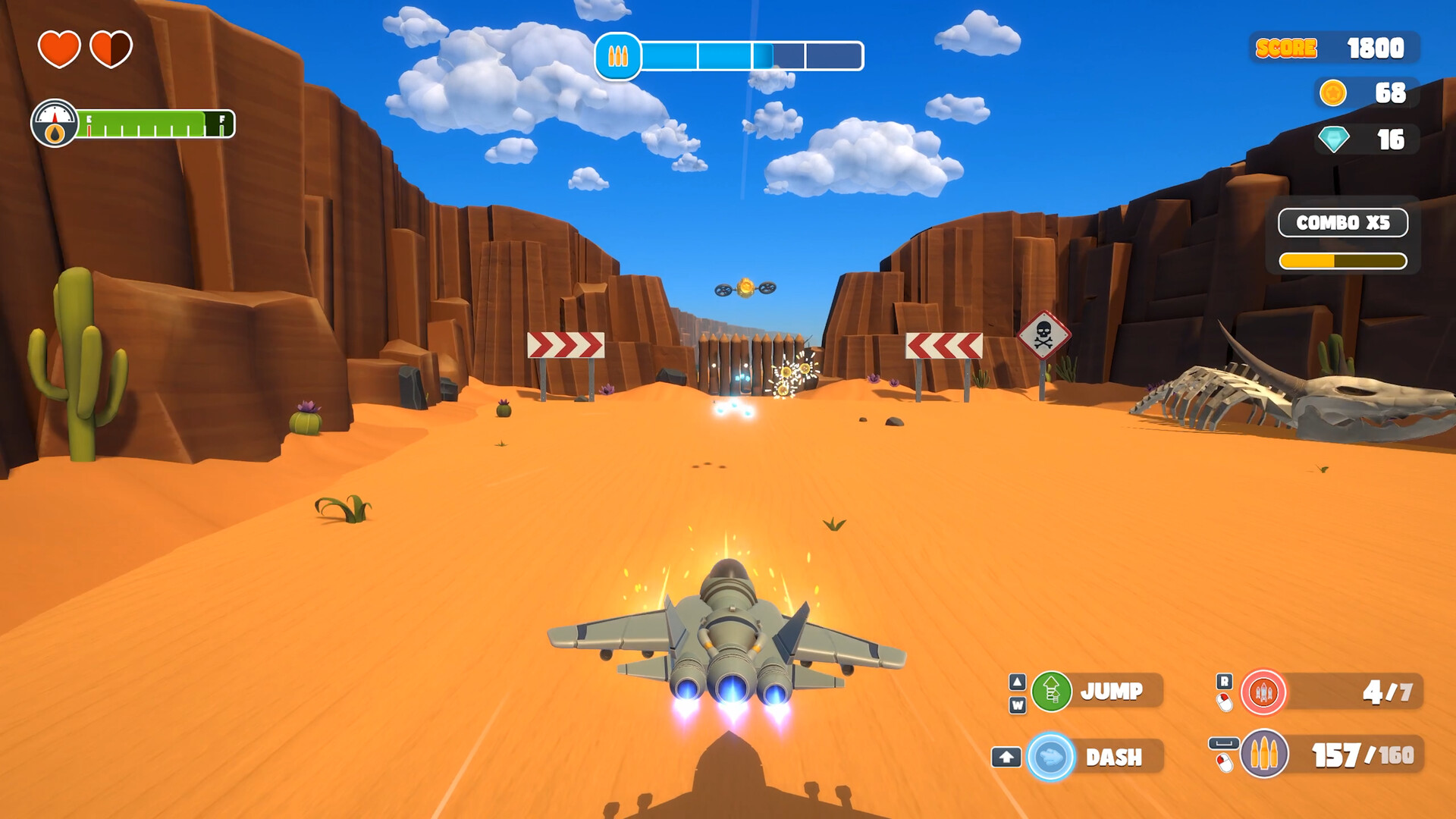Expand the Dash shift-arrow key badge
The width and height of the screenshot is (1456, 819).
(1006, 757)
